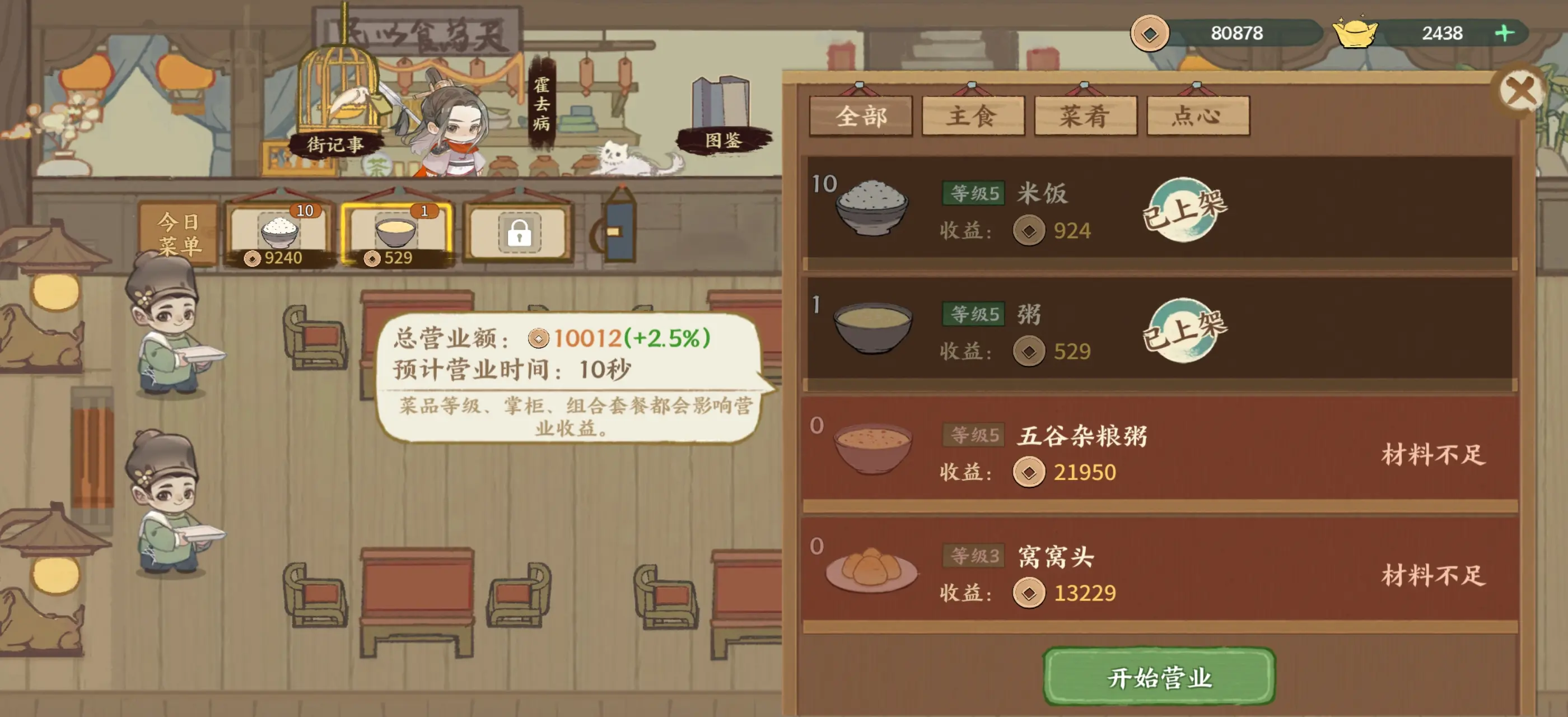Open the 菜肴 category tab

(x=1085, y=115)
